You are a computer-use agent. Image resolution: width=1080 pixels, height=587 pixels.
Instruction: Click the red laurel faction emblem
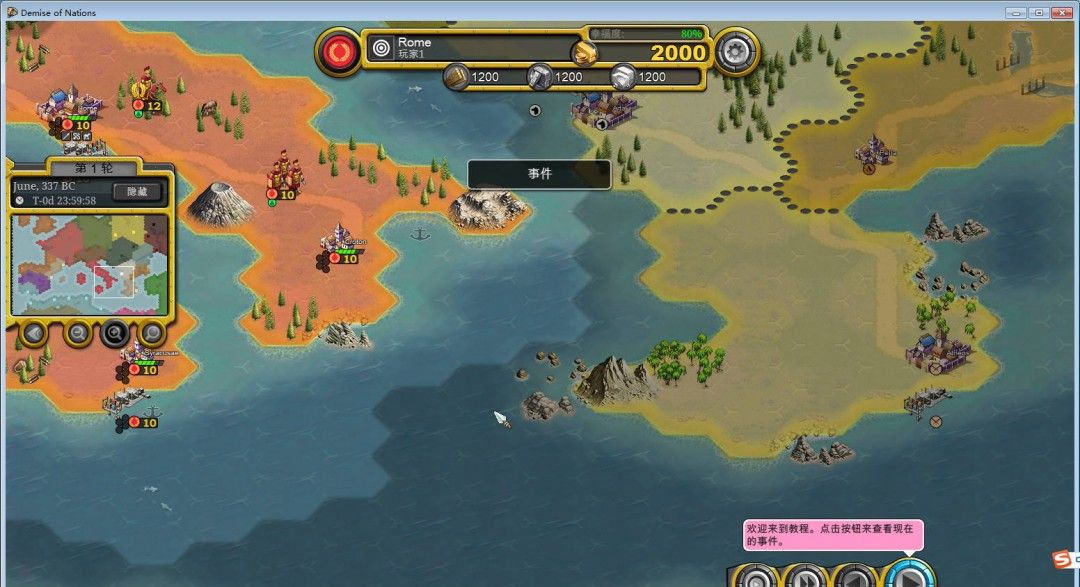pyautogui.click(x=342, y=49)
